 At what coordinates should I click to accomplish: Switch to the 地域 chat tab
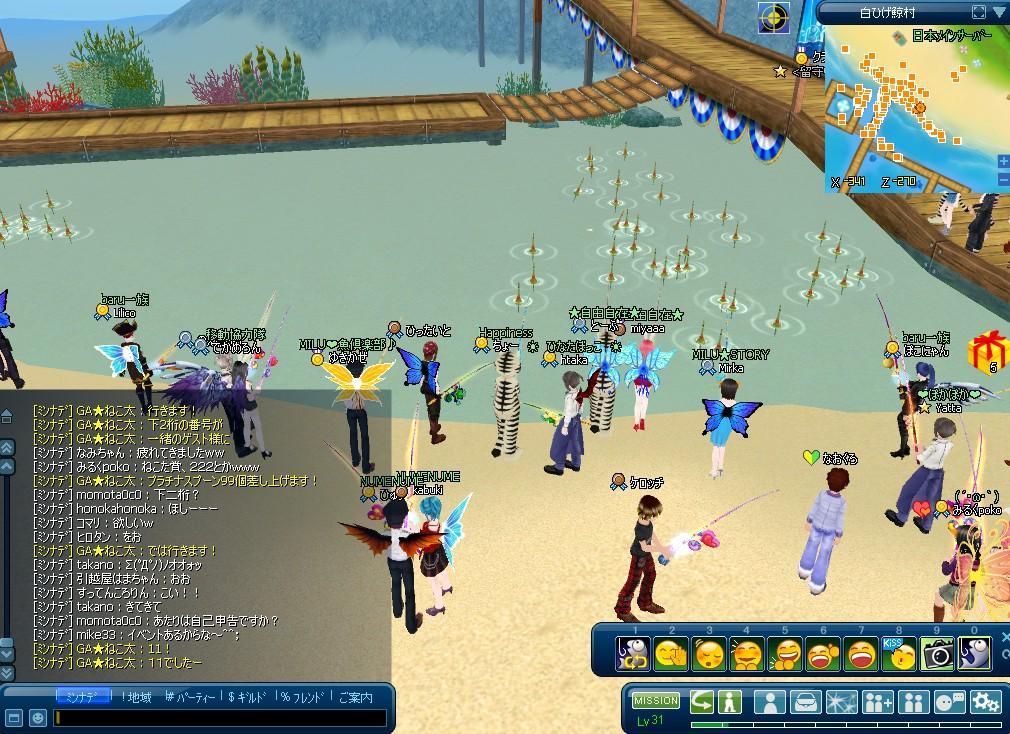tap(136, 697)
